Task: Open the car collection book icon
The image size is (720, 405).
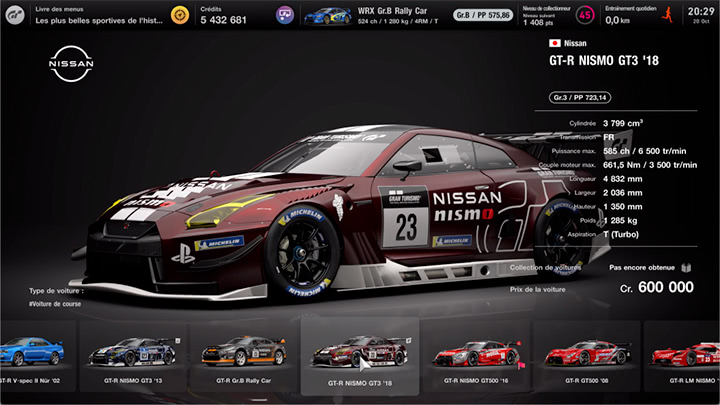Action: click(686, 268)
